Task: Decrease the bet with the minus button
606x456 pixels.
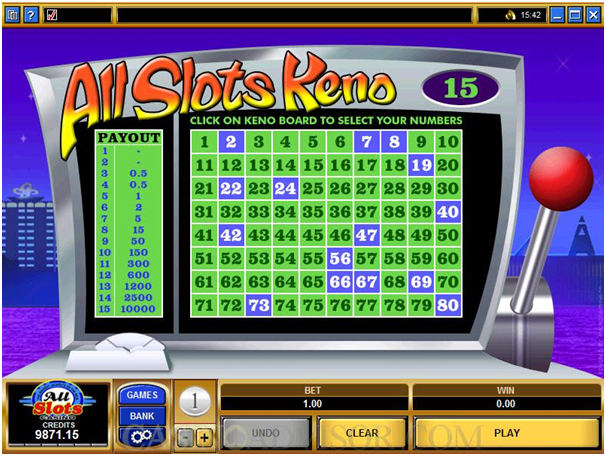Action: pyautogui.click(x=186, y=438)
